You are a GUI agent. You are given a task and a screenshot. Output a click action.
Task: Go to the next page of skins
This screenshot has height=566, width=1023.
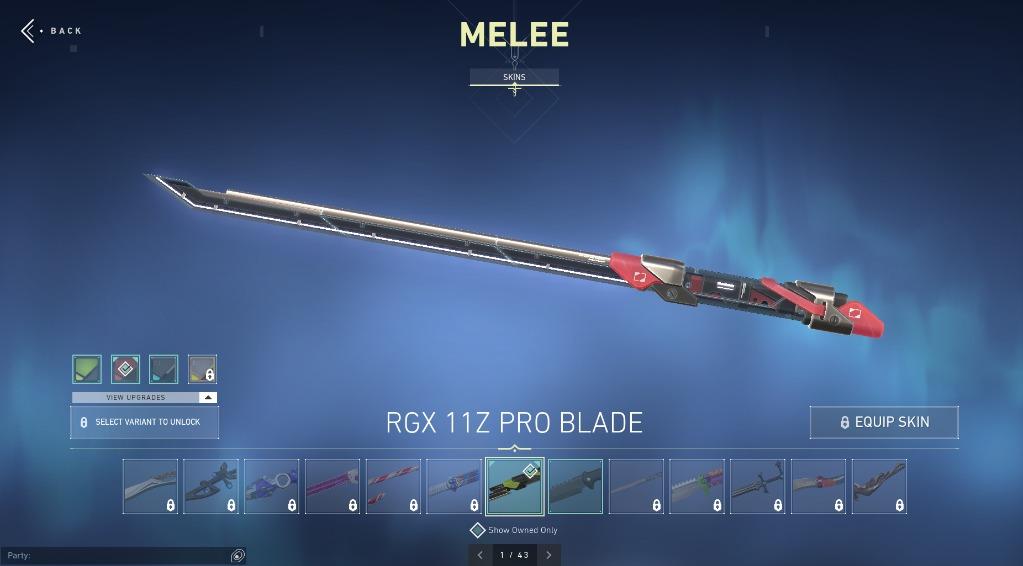pos(548,555)
